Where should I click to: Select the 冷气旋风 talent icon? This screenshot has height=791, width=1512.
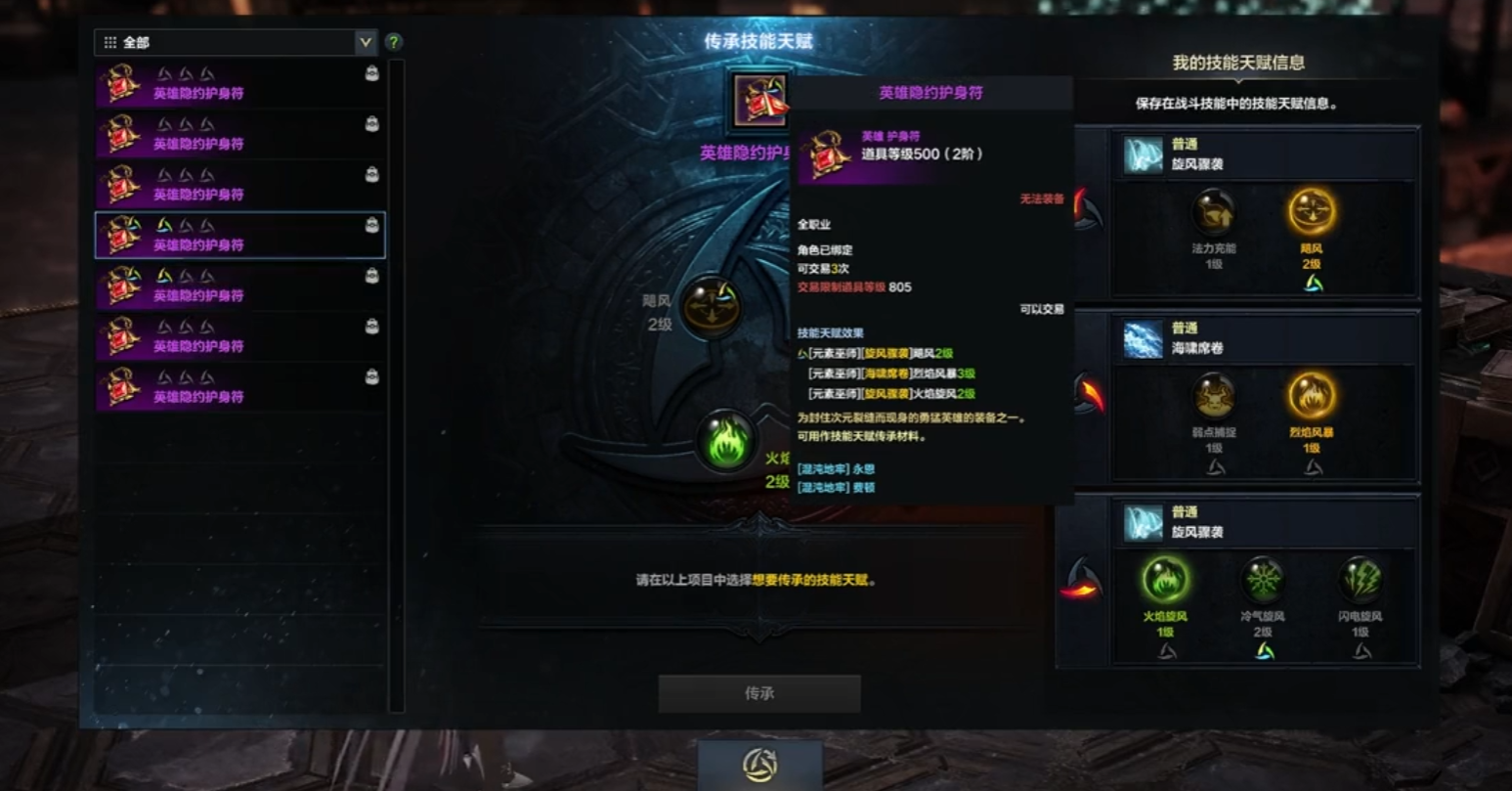(x=1263, y=580)
